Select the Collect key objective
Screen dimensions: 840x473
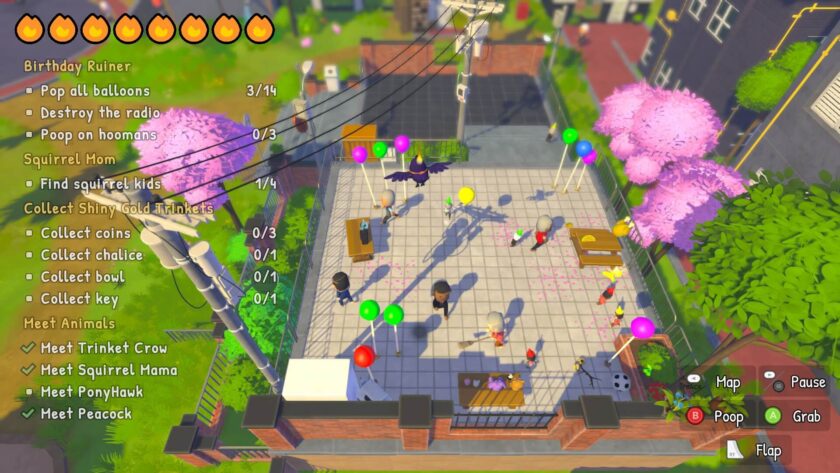click(x=79, y=299)
